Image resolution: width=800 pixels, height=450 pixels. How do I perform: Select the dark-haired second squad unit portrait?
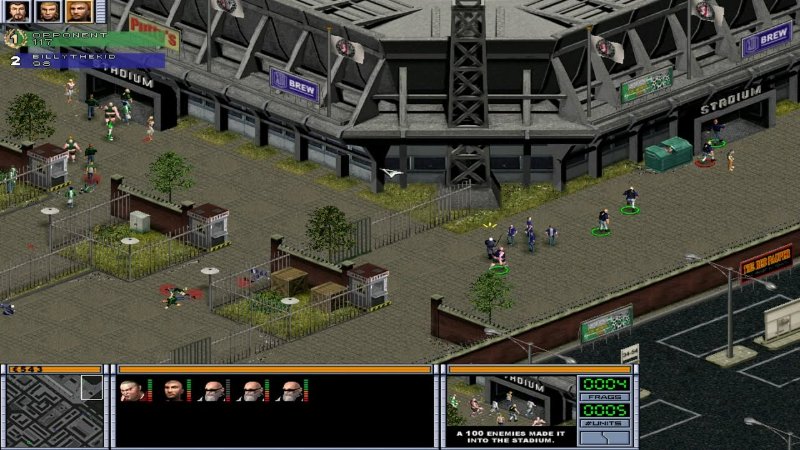173,390
